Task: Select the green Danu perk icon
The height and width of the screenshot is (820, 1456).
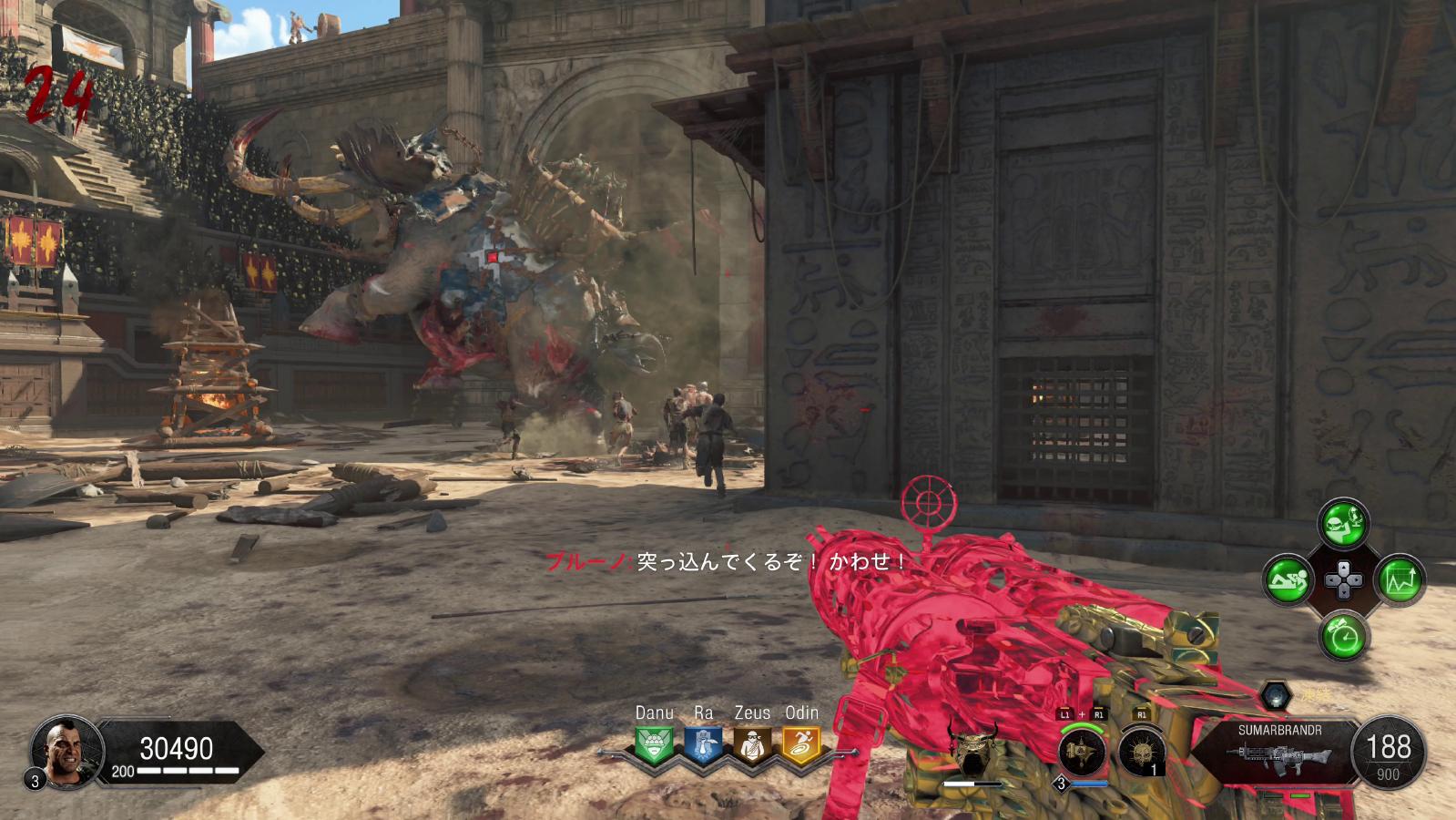Action: (654, 744)
